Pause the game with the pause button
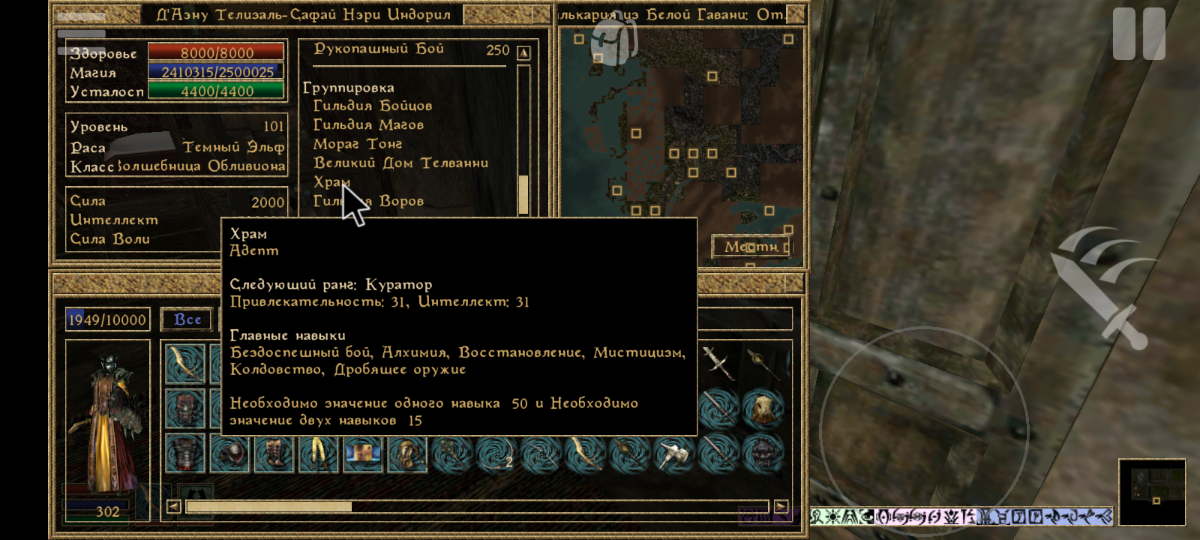This screenshot has width=1200, height=540. (1139, 34)
